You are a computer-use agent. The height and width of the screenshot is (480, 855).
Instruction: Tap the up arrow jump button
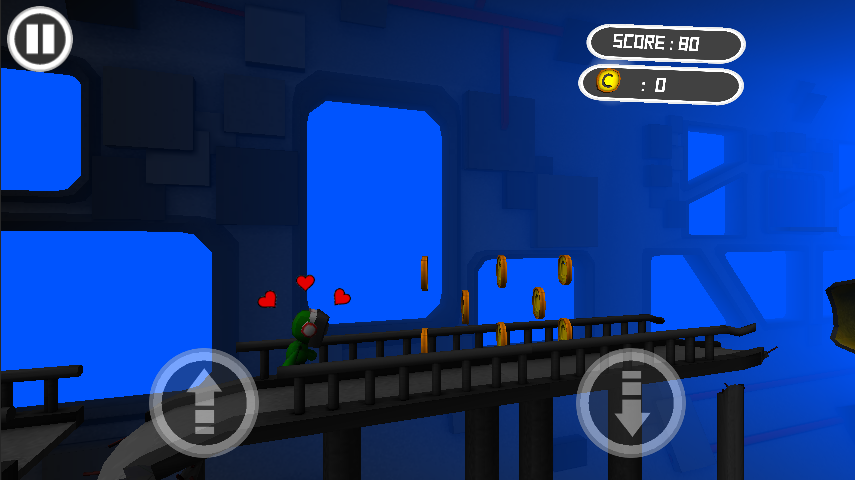point(204,403)
